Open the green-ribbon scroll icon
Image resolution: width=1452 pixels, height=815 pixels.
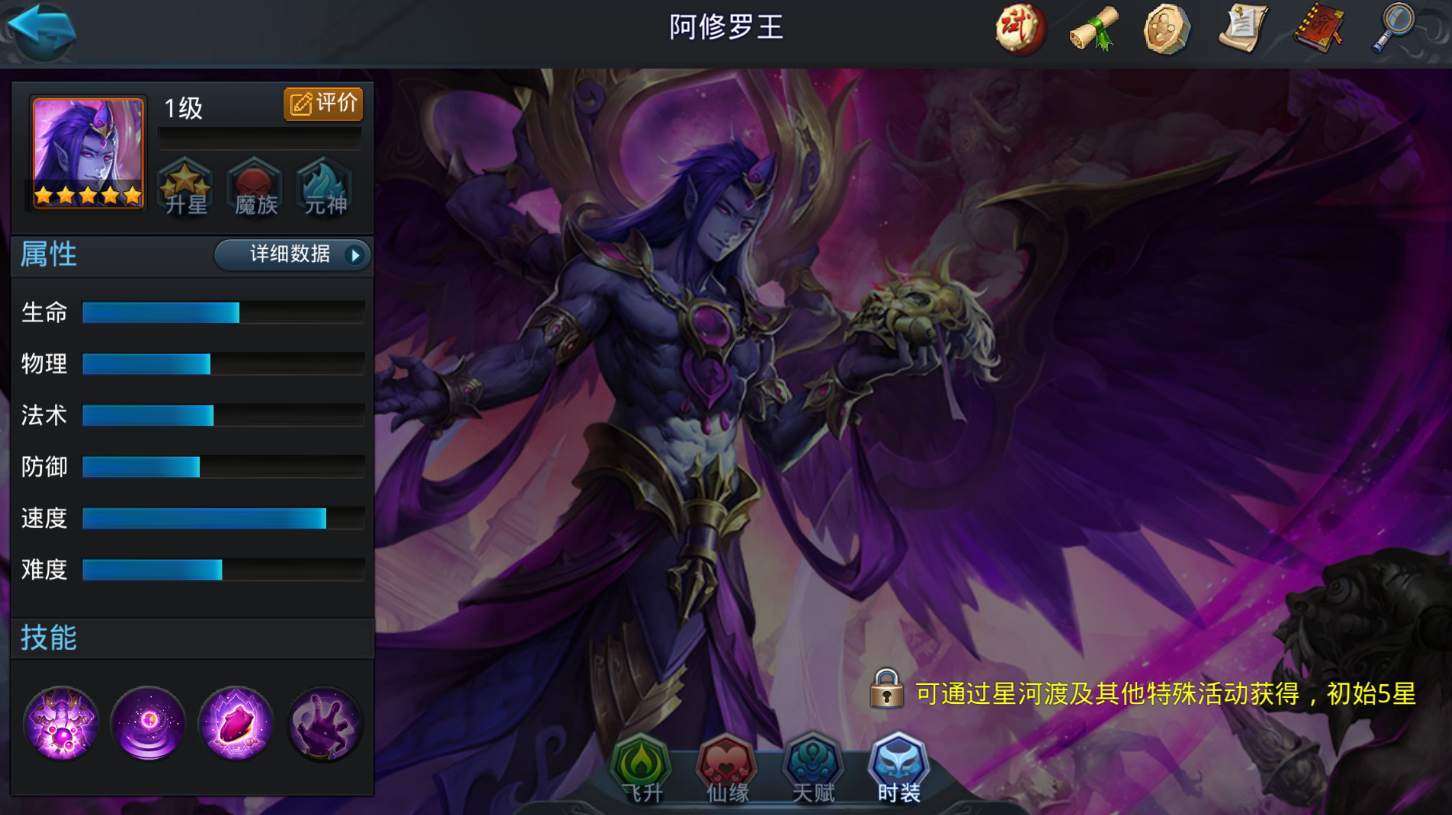(1092, 29)
